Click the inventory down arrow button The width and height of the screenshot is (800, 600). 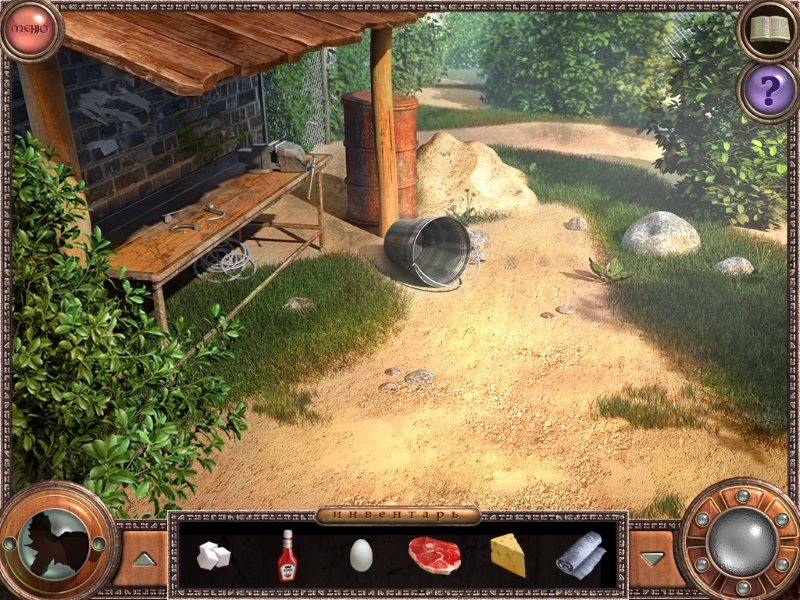click(x=653, y=558)
